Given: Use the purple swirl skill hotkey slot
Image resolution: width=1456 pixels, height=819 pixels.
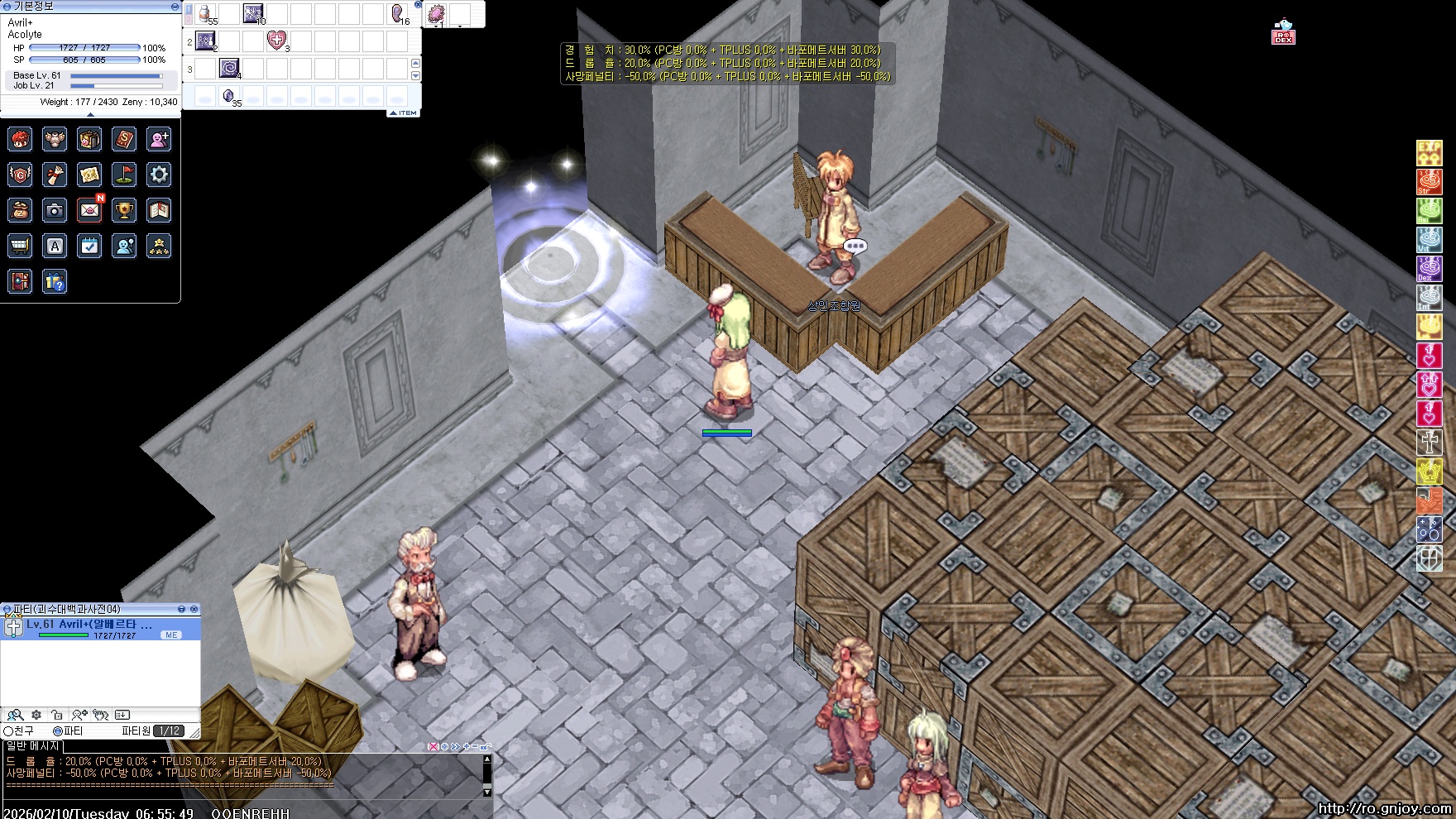Looking at the screenshot, I should [x=229, y=68].
